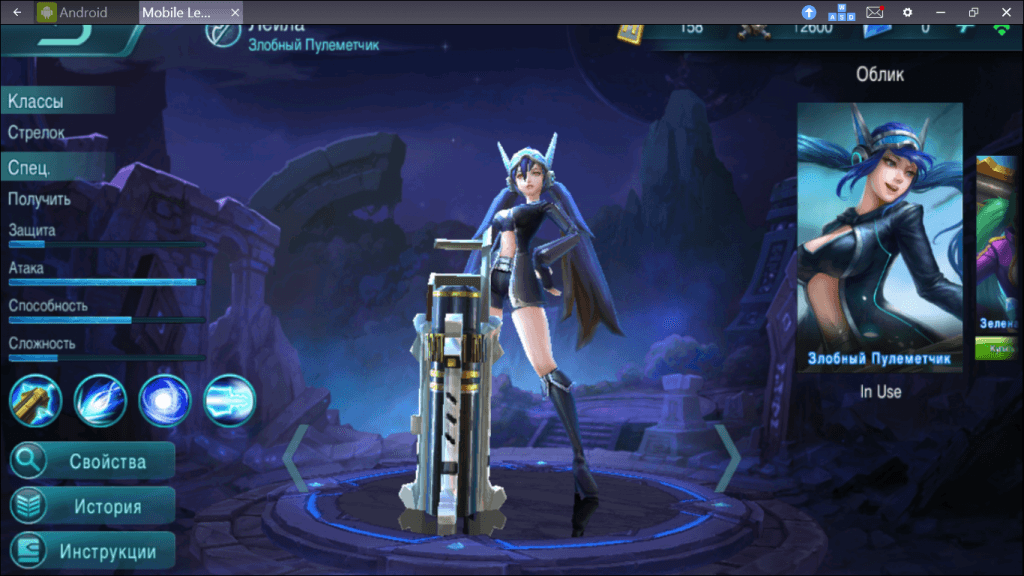The height and width of the screenshot is (576, 1024).
Task: Open the emulator mail notifications
Action: [874, 12]
